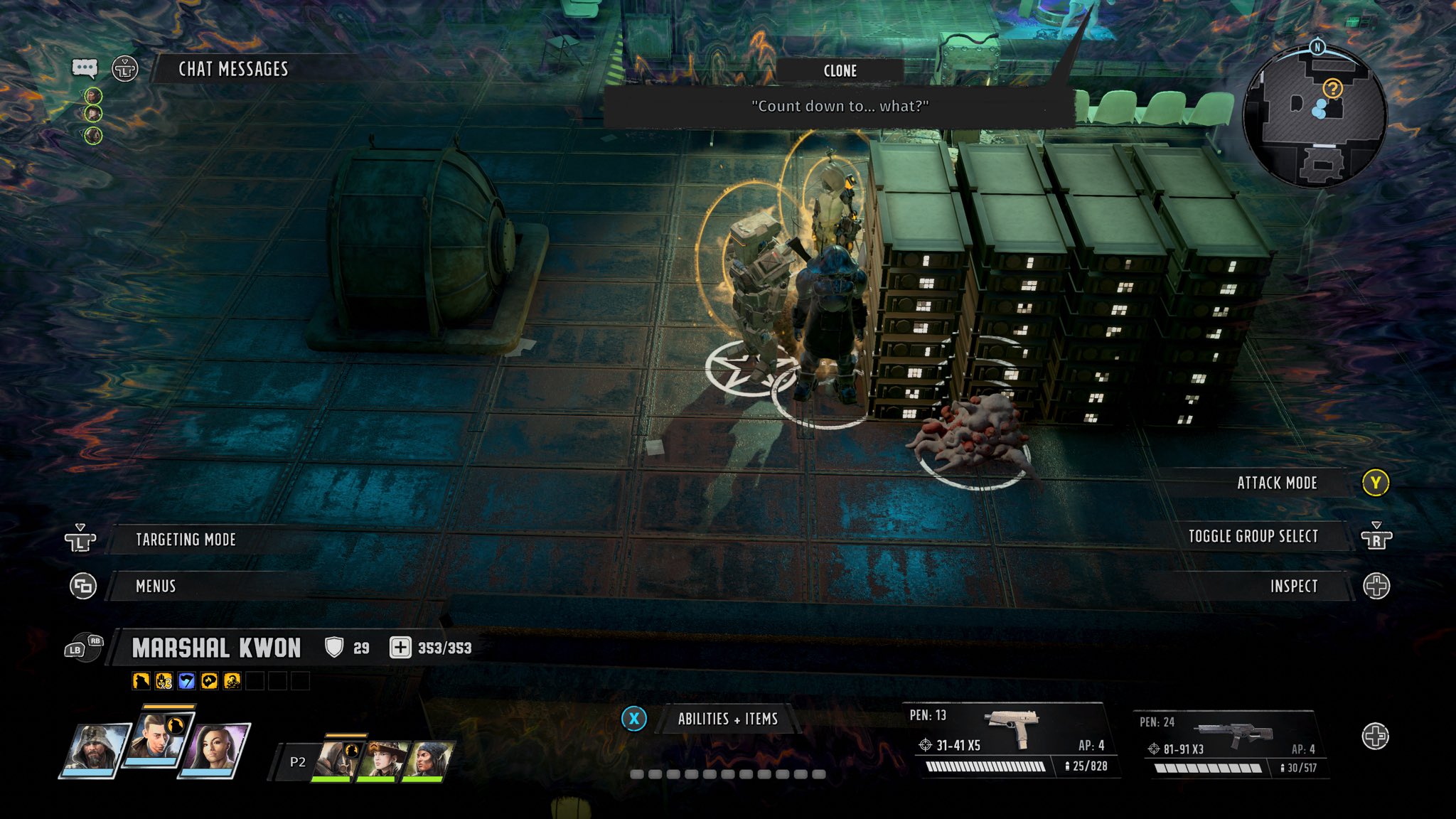The height and width of the screenshot is (819, 1456).
Task: Select the question mark marker on minimap
Action: coord(1332,89)
